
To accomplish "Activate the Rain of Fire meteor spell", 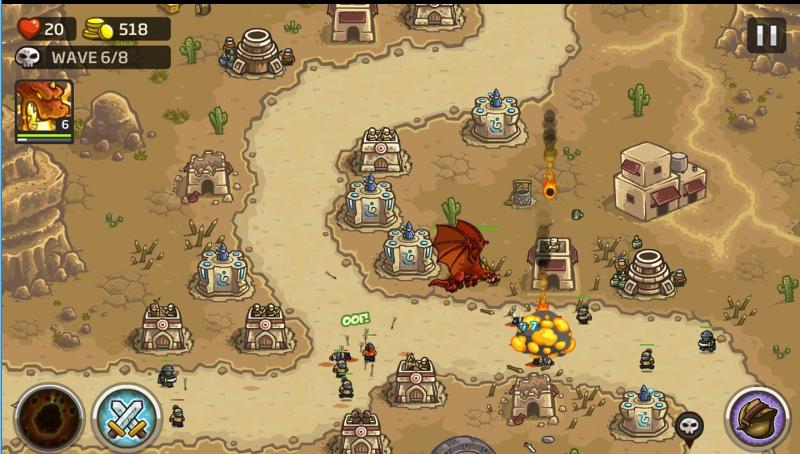I will point(48,416).
